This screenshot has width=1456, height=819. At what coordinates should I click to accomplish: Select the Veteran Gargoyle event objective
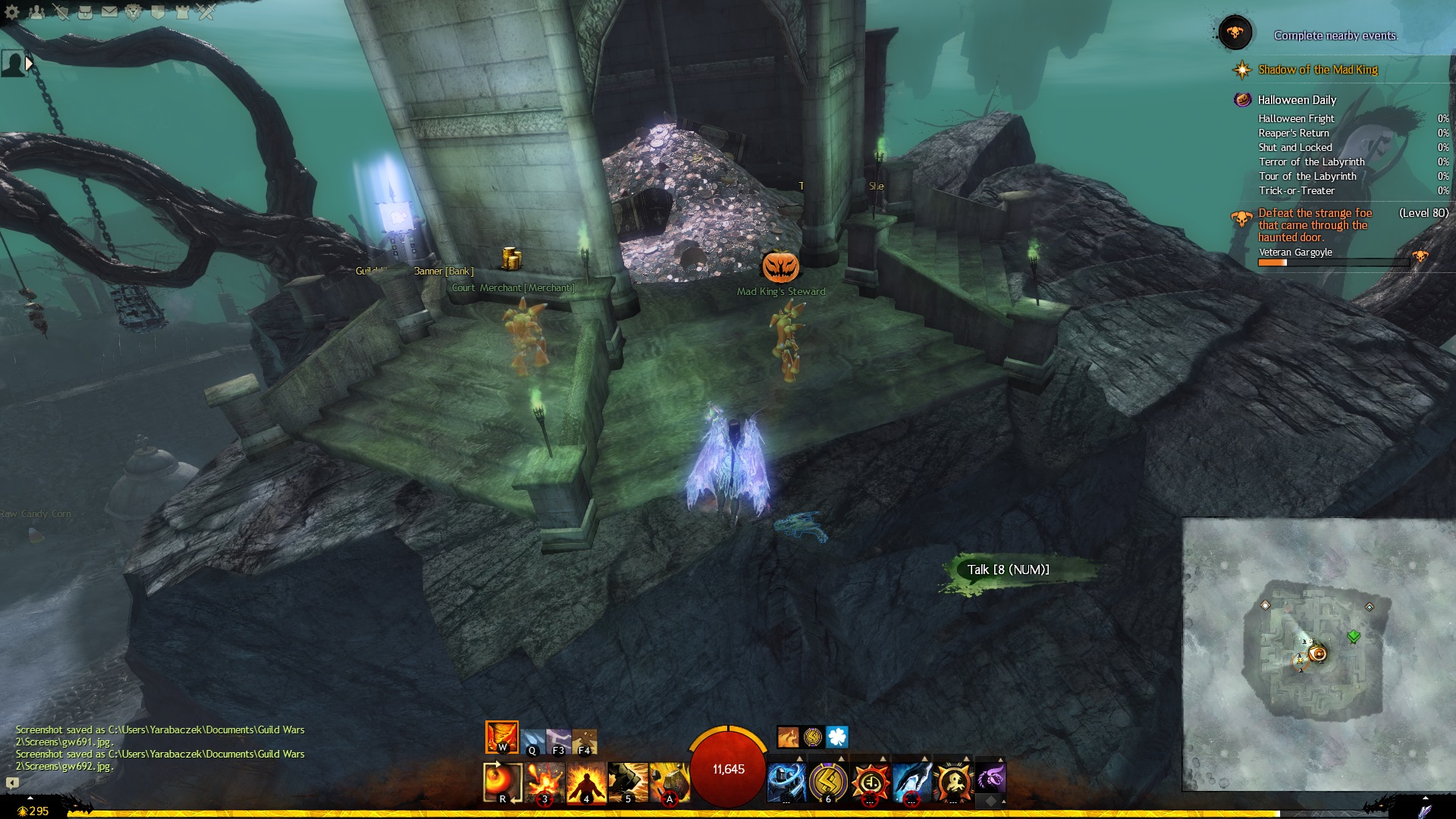click(x=1295, y=253)
